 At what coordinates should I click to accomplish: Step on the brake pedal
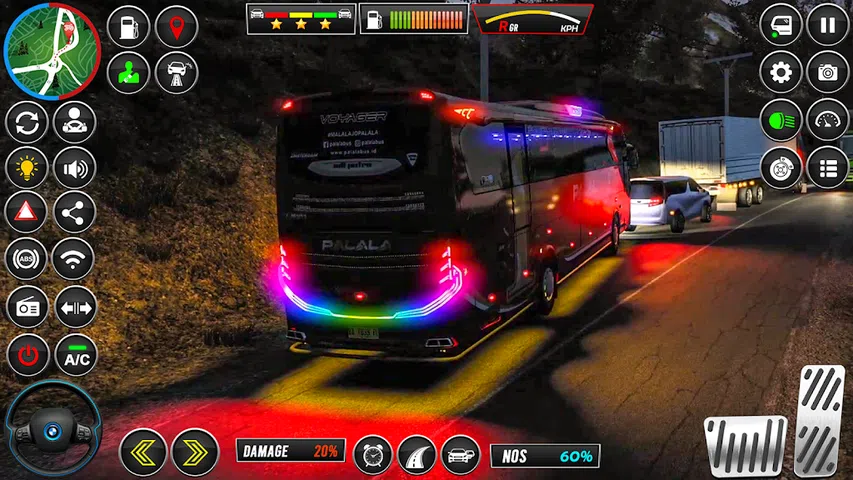coord(745,444)
